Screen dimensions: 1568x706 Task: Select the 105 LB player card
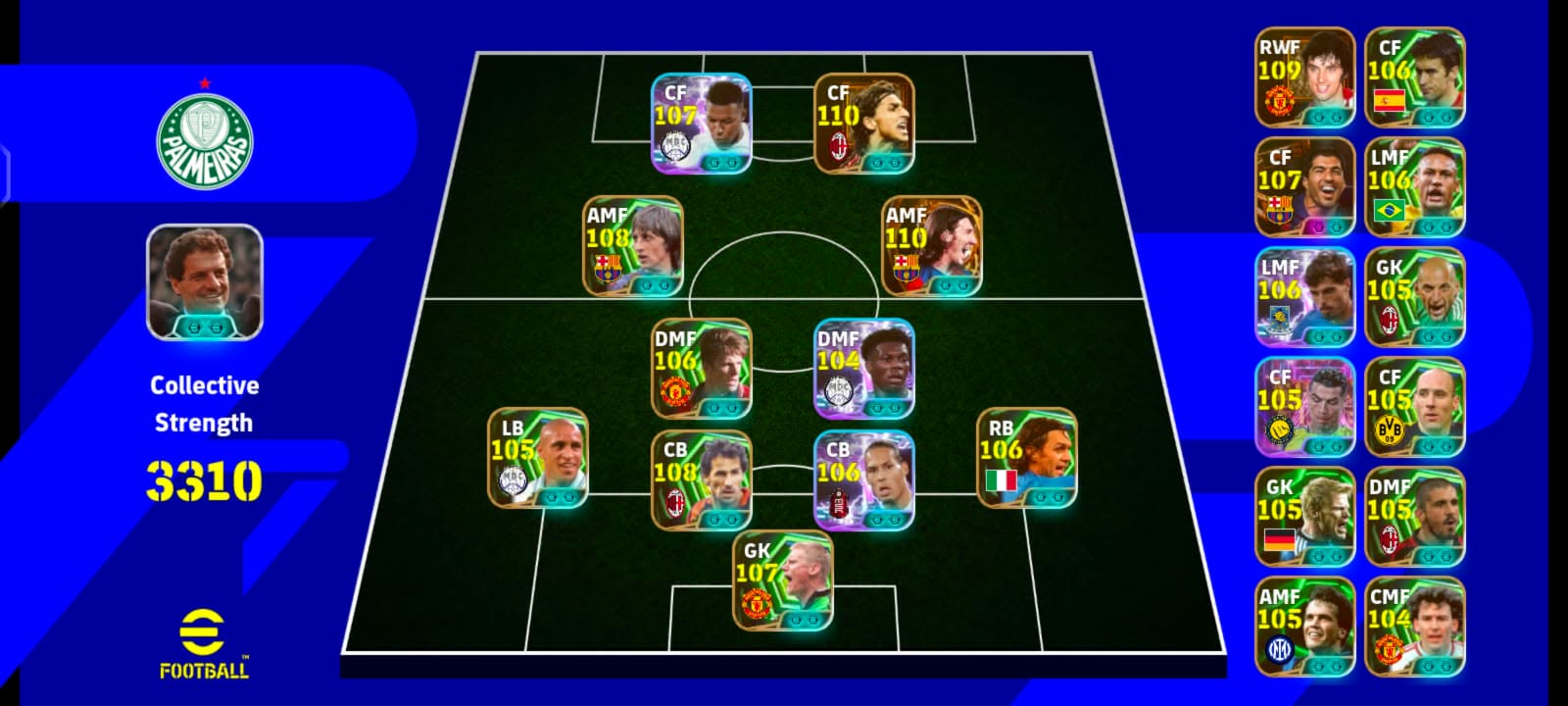538,458
